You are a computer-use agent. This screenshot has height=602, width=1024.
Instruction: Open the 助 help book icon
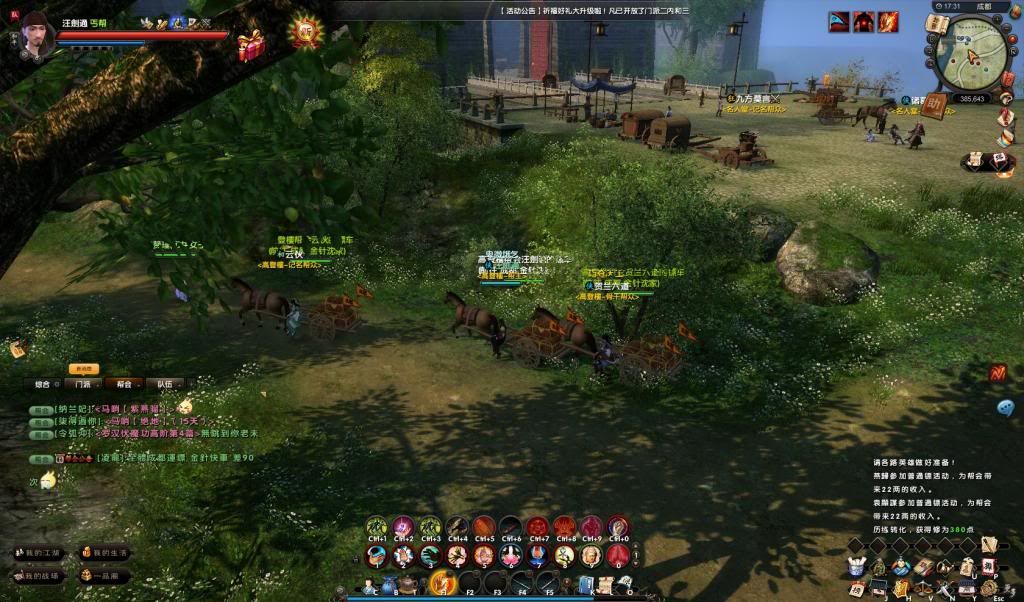point(934,106)
